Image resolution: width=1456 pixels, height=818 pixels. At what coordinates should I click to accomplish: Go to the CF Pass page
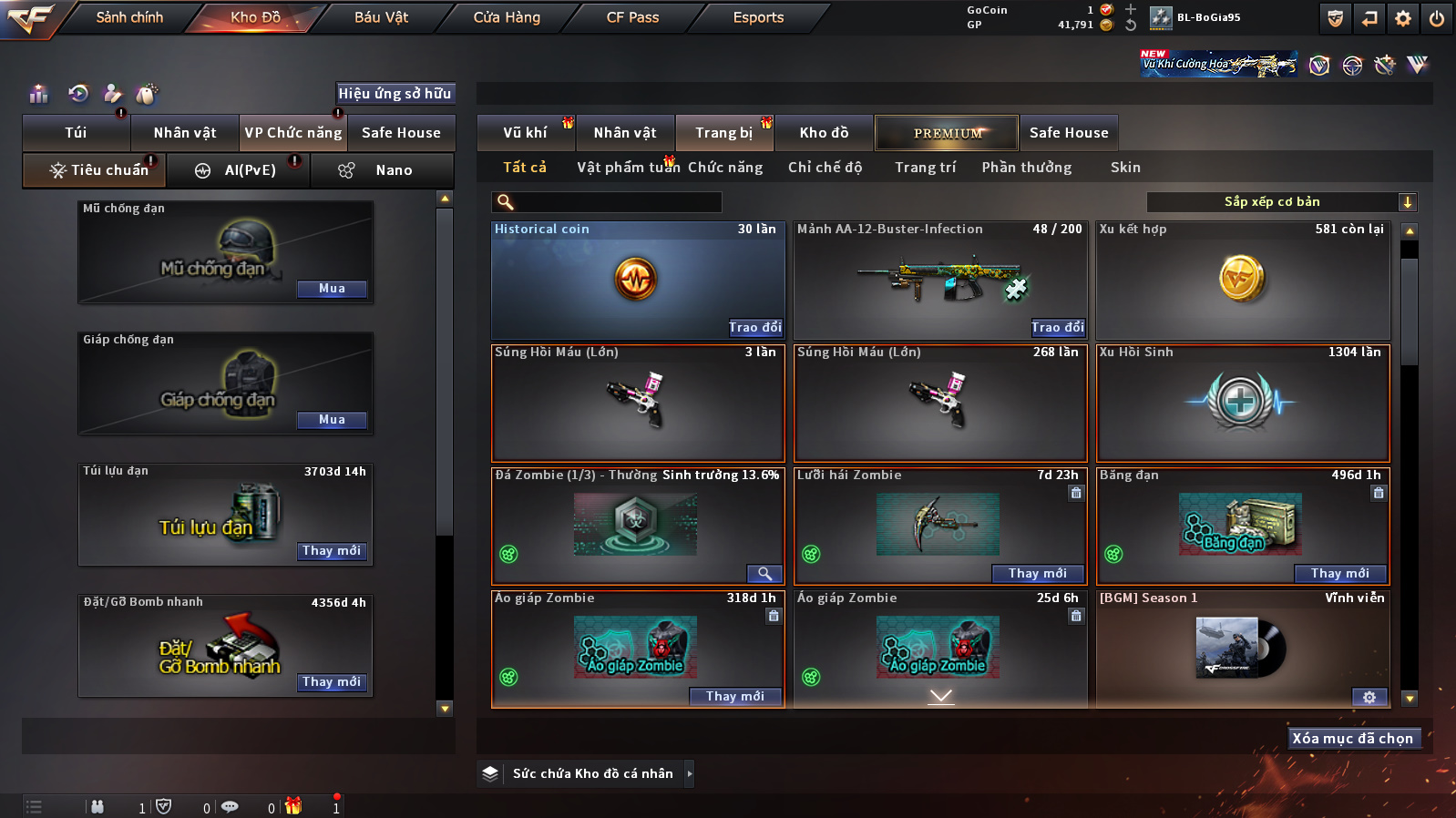[632, 17]
